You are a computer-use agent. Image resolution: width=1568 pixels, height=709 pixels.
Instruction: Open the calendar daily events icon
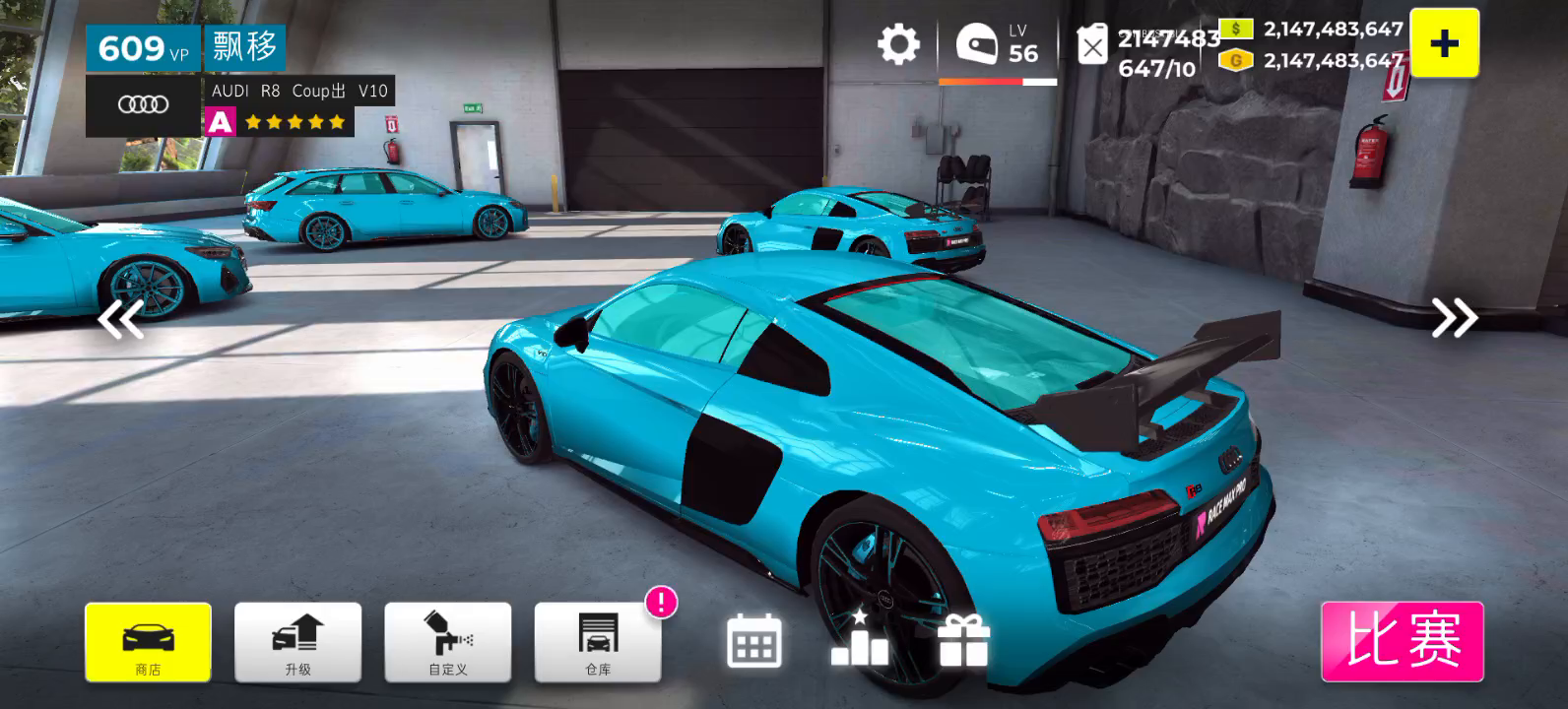[754, 641]
